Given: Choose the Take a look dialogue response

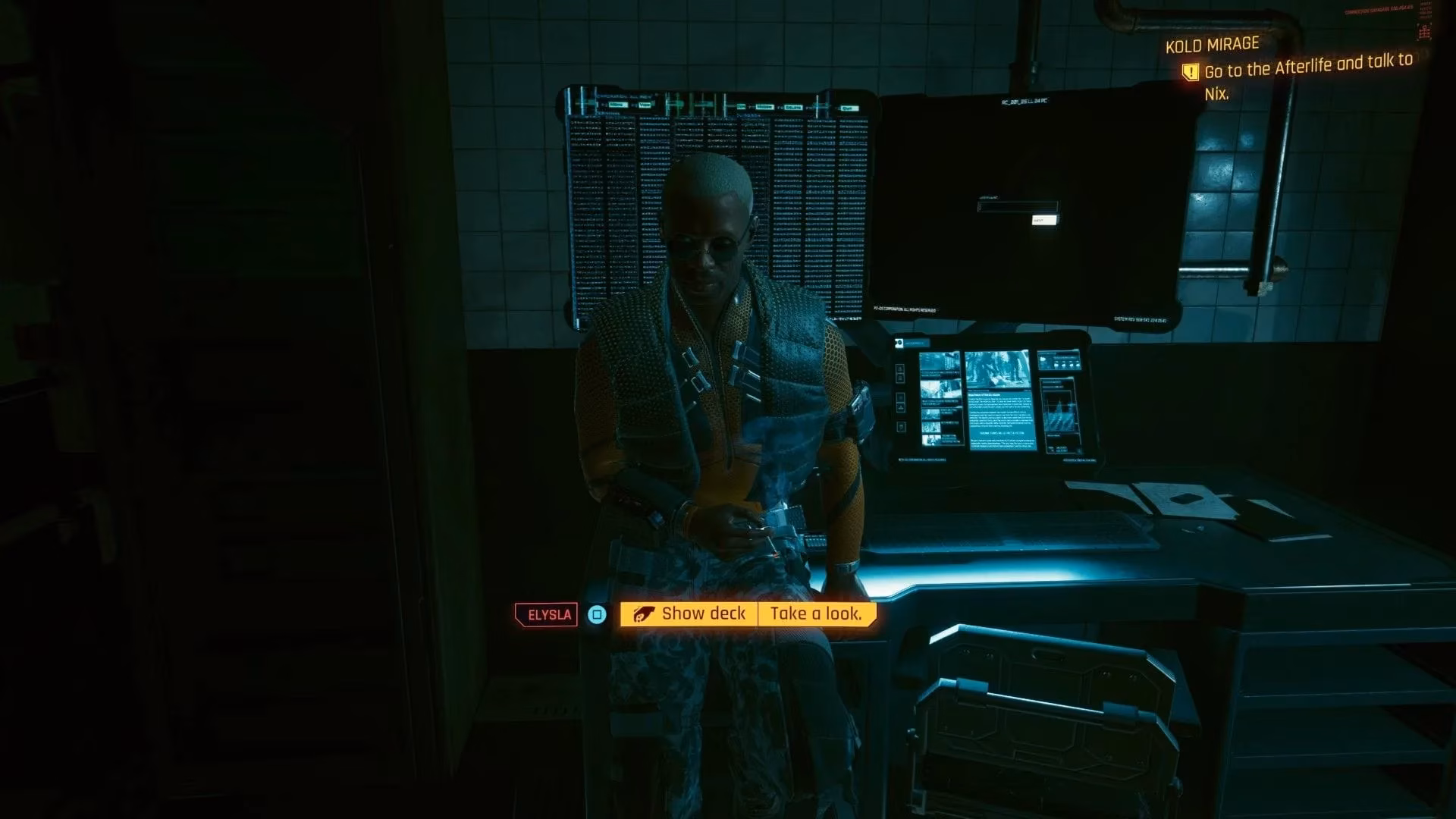Looking at the screenshot, I should (x=815, y=614).
